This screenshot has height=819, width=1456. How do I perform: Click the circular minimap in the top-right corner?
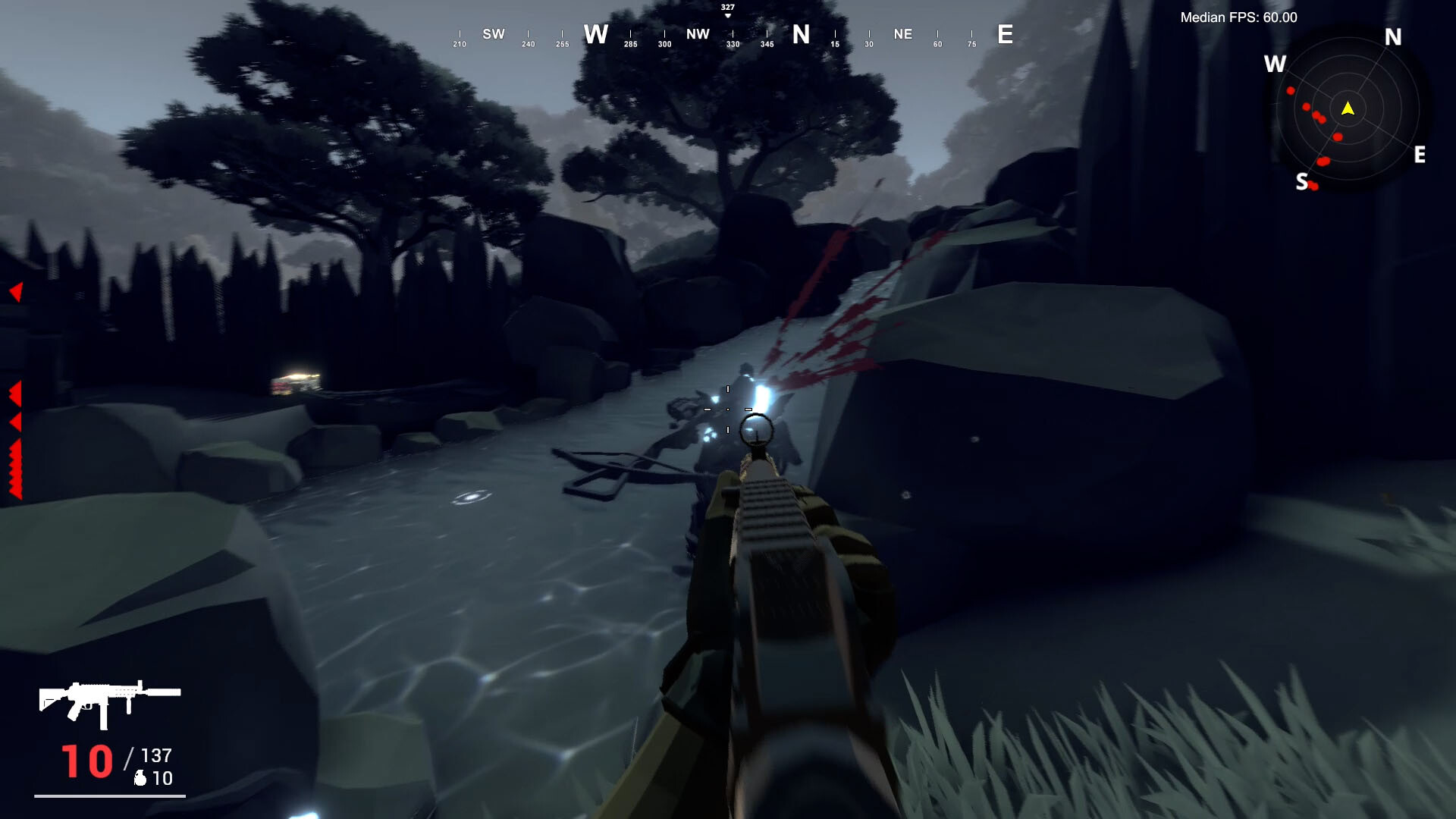pos(1348,110)
